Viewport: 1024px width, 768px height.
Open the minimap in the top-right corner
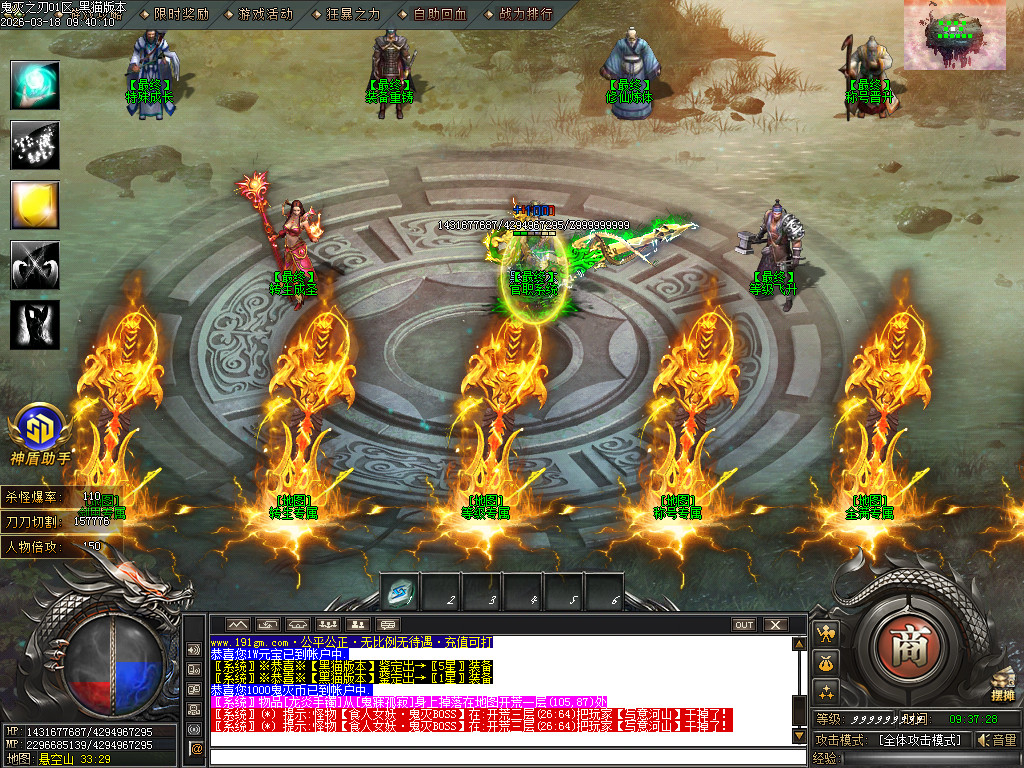963,35
